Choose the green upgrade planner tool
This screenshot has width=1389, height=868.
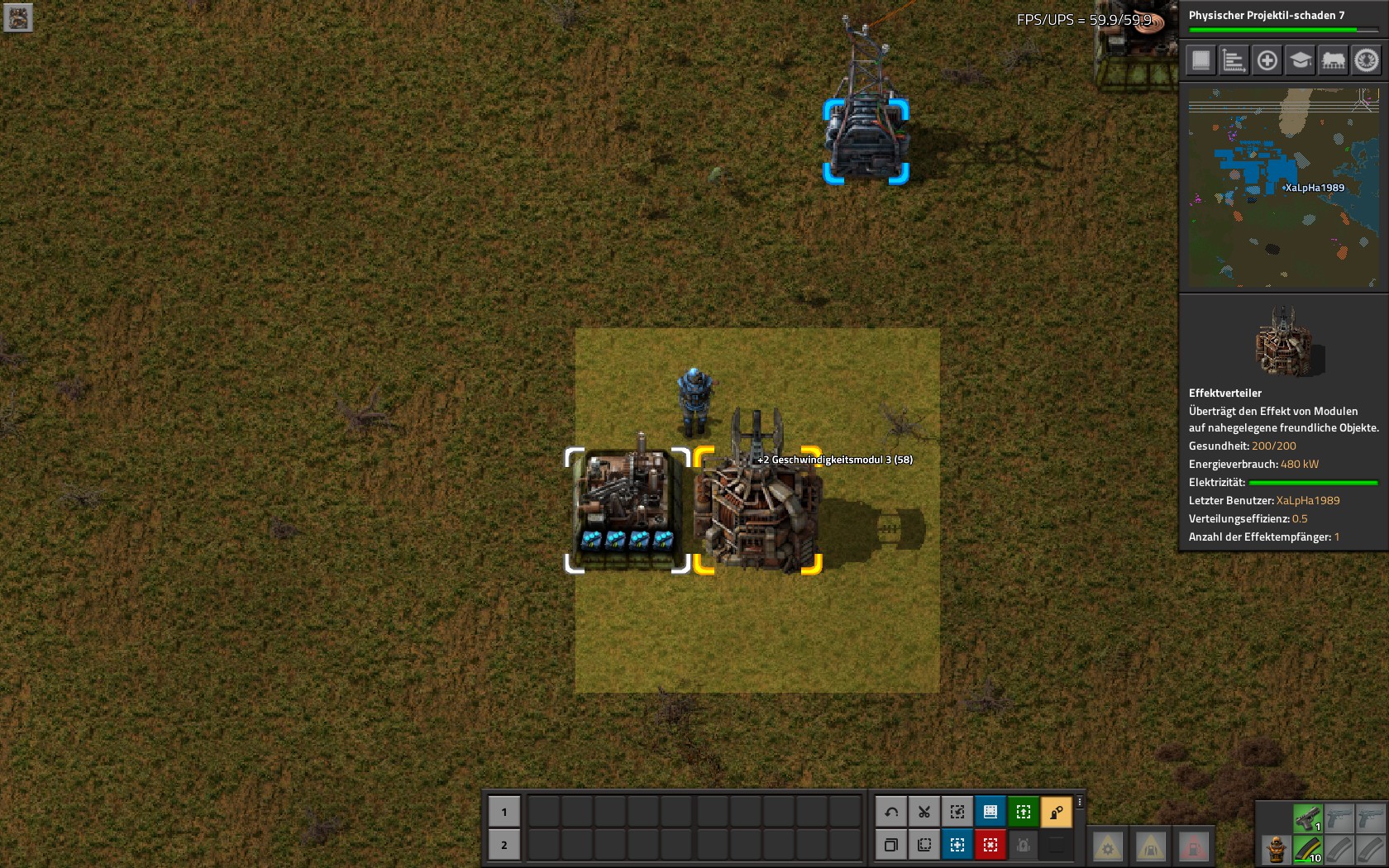point(1024,812)
